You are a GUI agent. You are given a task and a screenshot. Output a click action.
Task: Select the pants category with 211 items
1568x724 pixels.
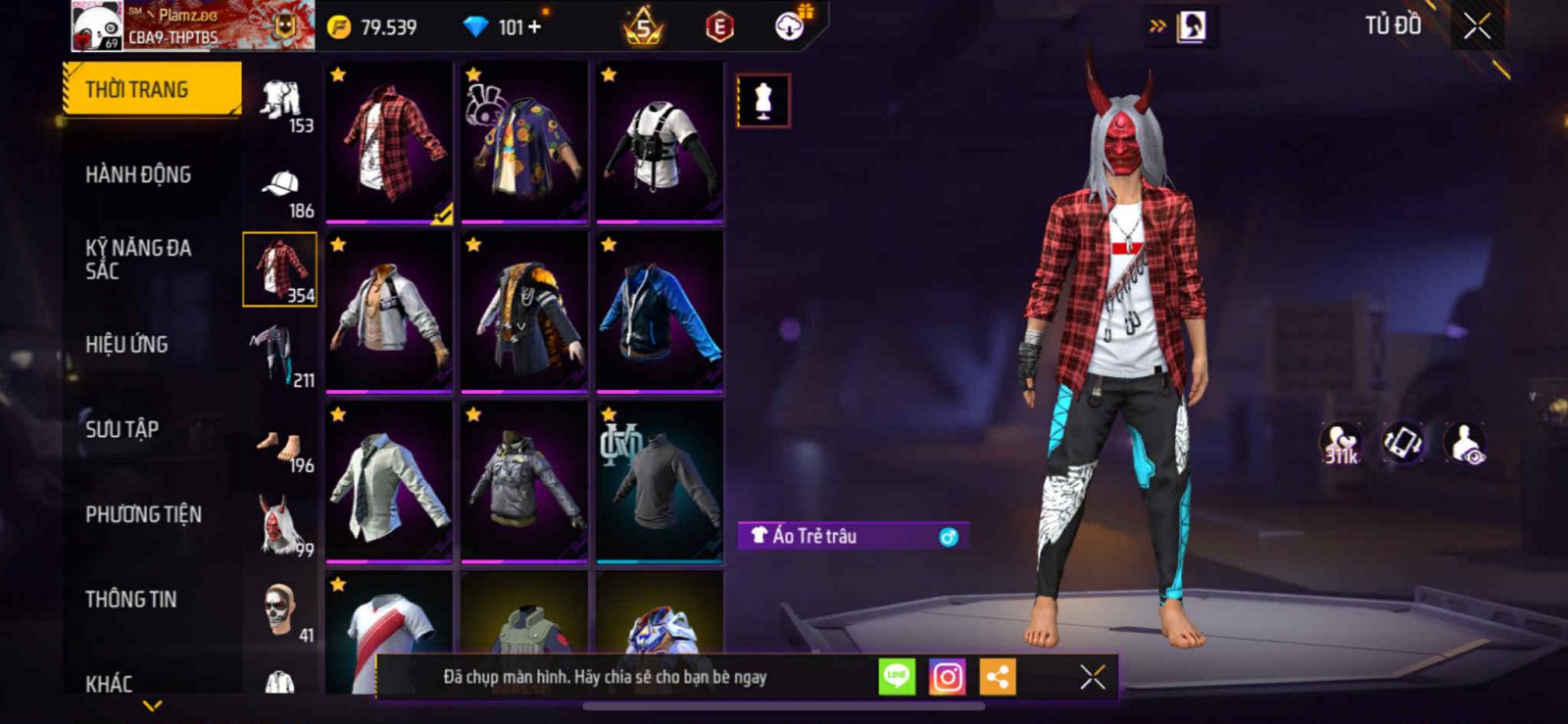pos(279,355)
